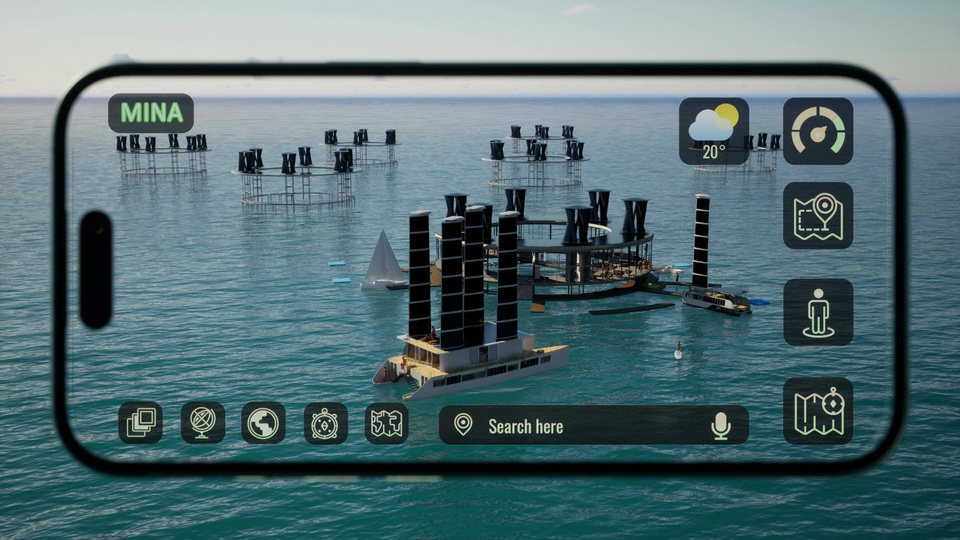Click the location pin in search bar
The width and height of the screenshot is (960, 540).
pos(463,425)
